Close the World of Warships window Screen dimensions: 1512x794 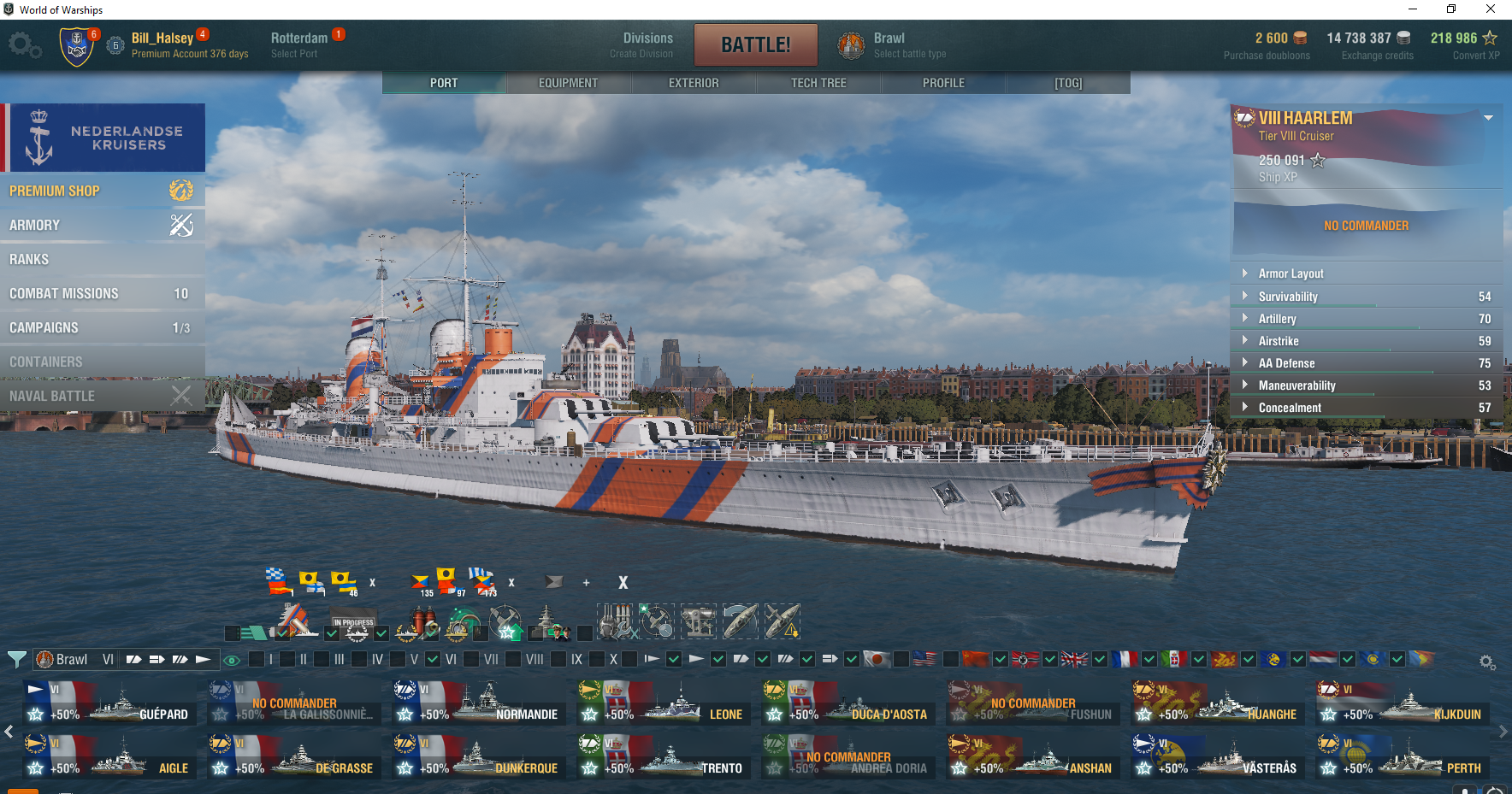click(1491, 9)
